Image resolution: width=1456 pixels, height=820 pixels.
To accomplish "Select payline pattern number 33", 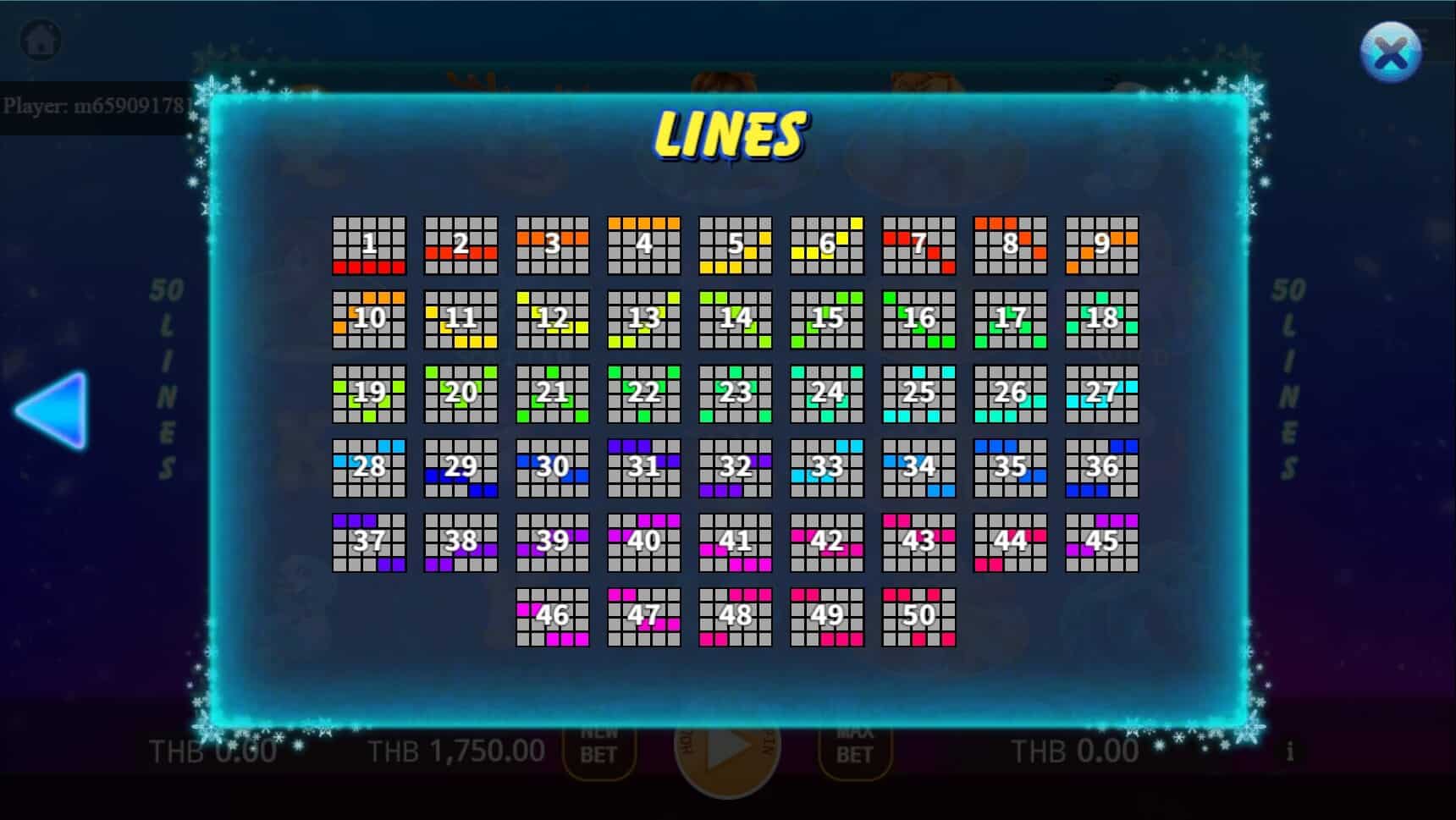I will [827, 466].
